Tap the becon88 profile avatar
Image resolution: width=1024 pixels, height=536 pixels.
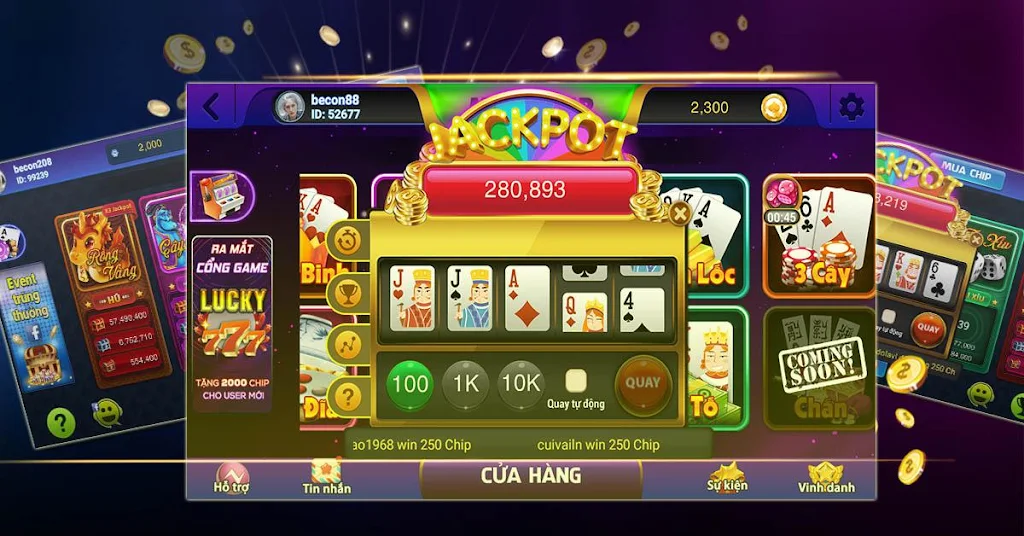tap(290, 107)
